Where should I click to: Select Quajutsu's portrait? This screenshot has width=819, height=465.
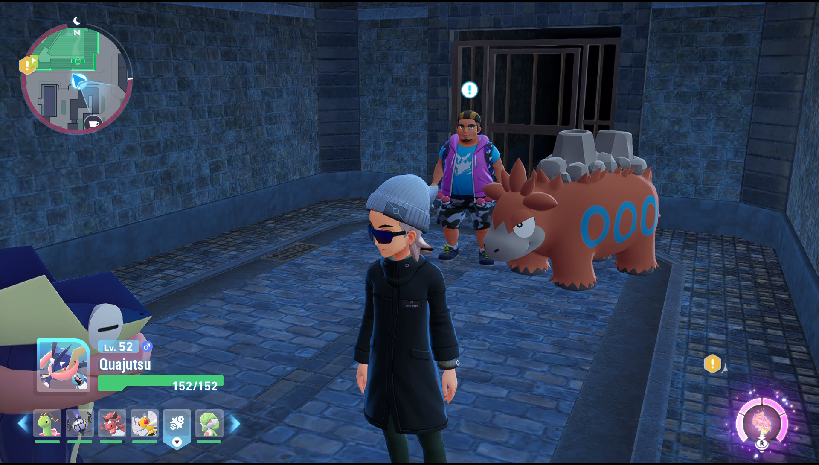tap(64, 365)
